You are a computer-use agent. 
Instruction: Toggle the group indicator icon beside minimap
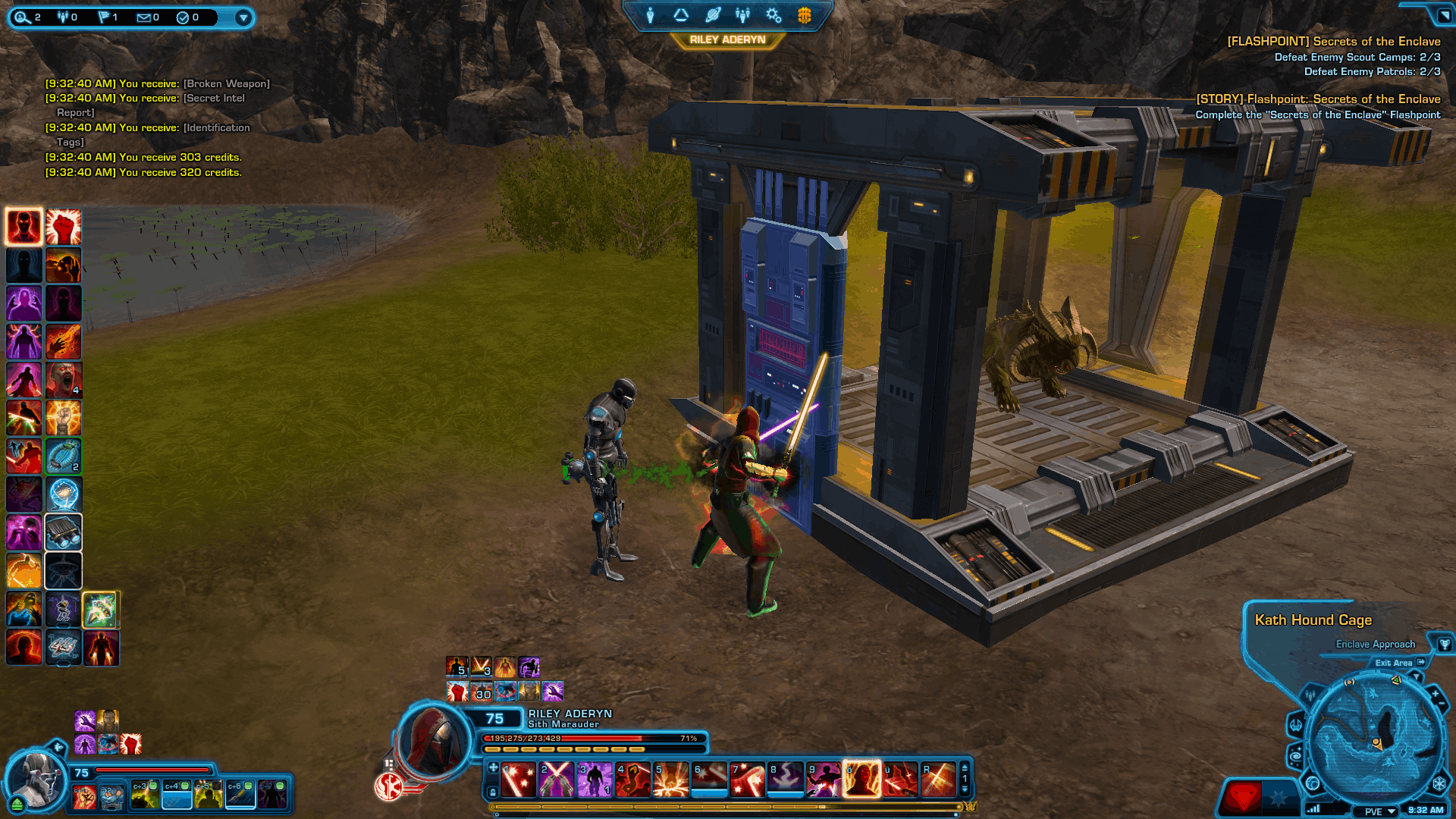(x=1311, y=695)
